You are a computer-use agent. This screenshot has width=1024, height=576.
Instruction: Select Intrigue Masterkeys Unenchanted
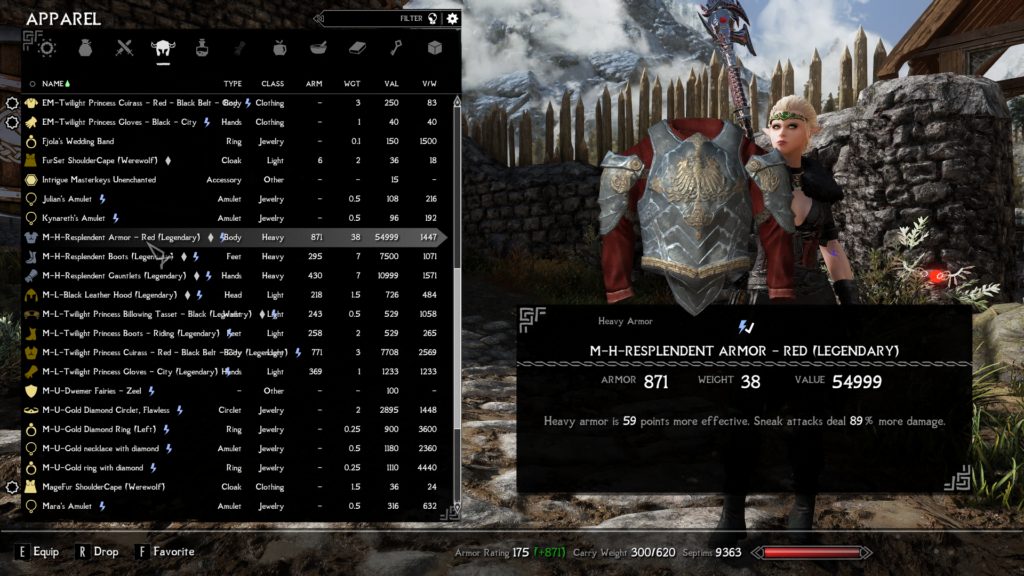coord(99,180)
